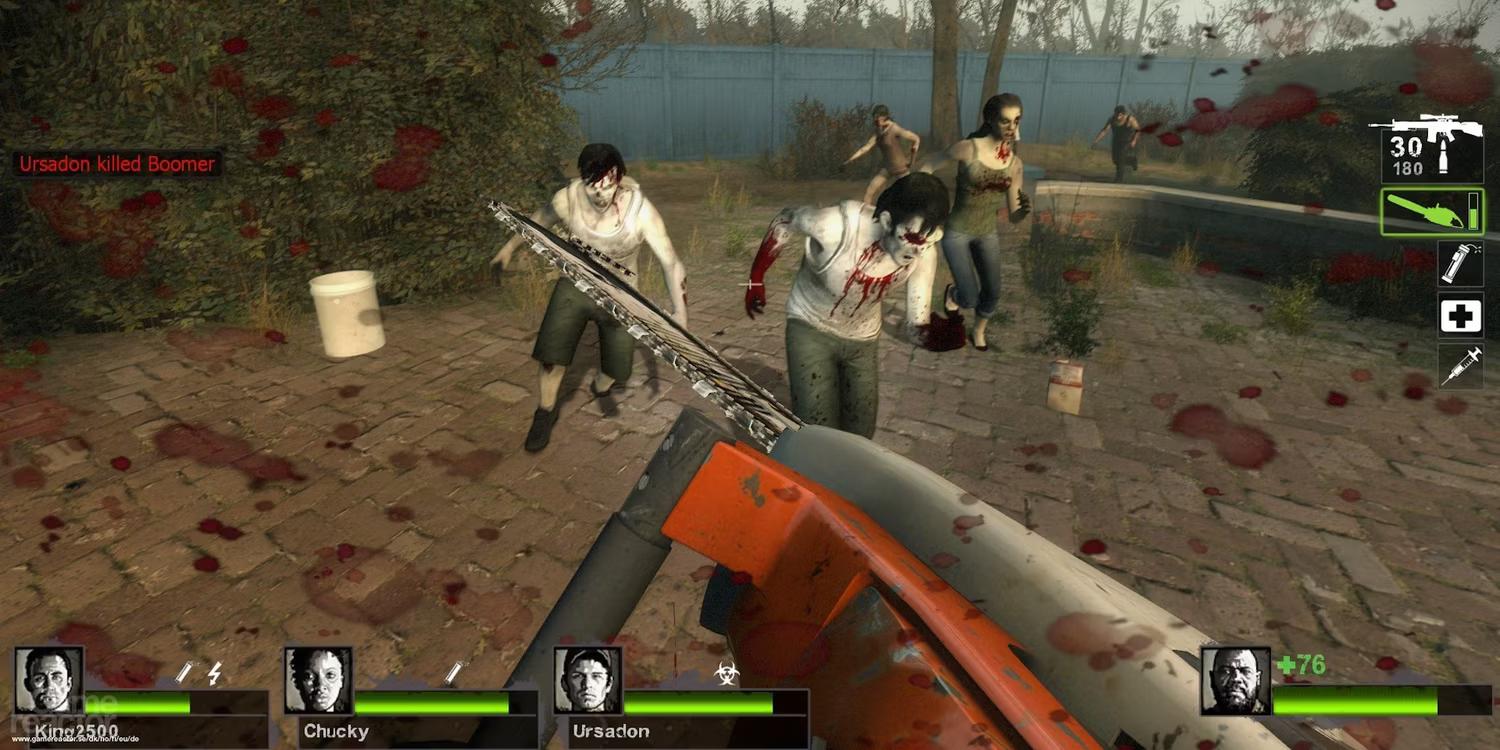Choose the first aid kit slot
This screenshot has height=750, width=1500.
(1460, 315)
